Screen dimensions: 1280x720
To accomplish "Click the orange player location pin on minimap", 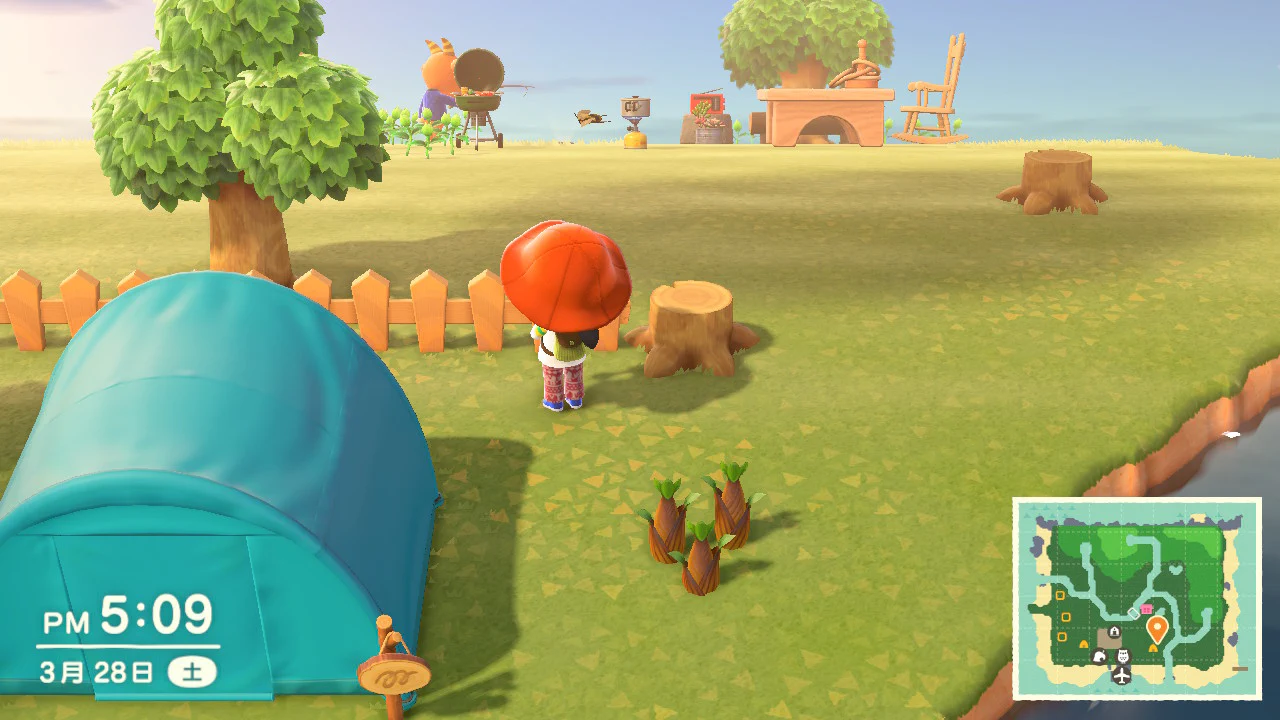I will point(1157,629).
